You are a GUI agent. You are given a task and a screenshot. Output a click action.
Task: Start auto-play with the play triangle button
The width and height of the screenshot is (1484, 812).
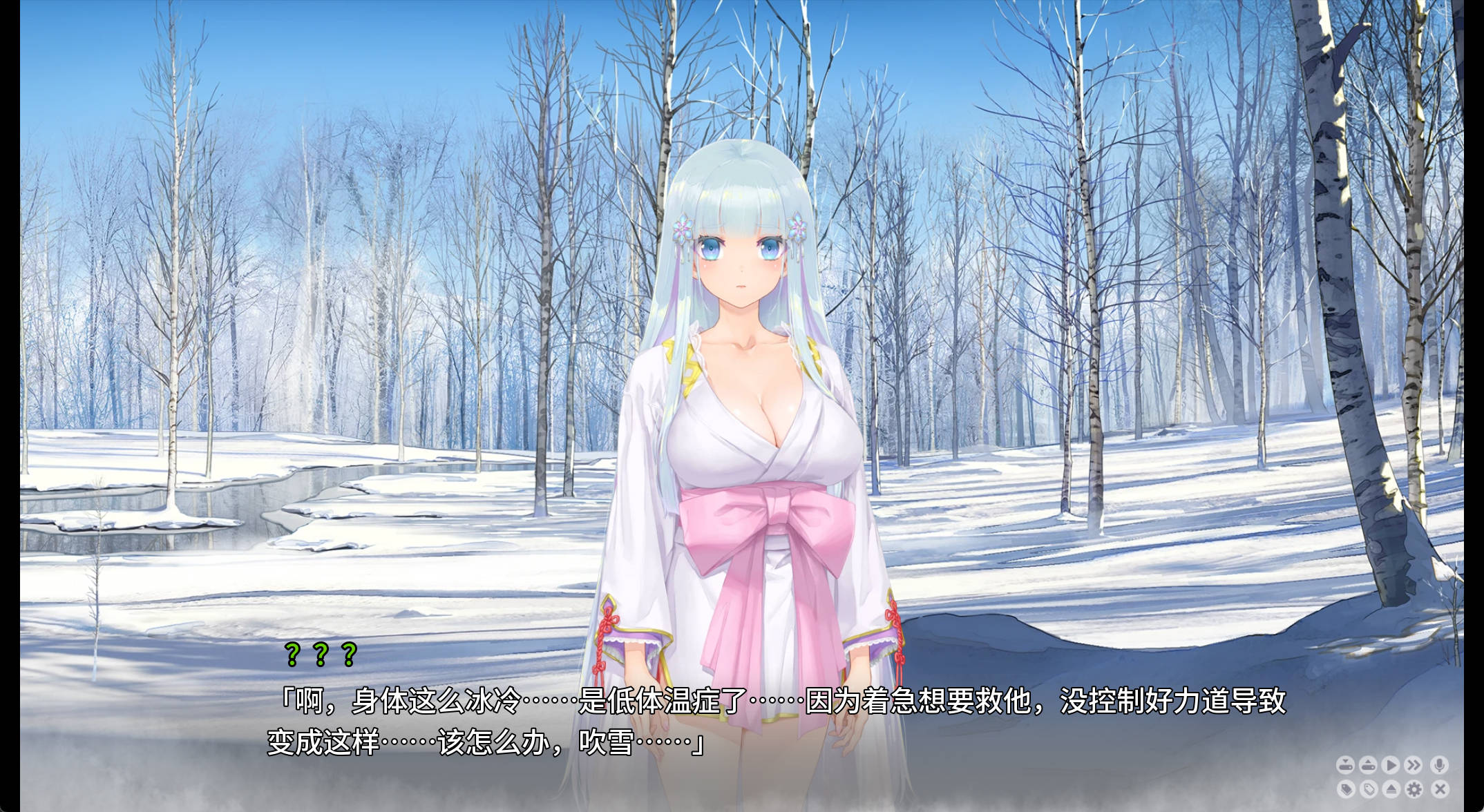(1391, 765)
